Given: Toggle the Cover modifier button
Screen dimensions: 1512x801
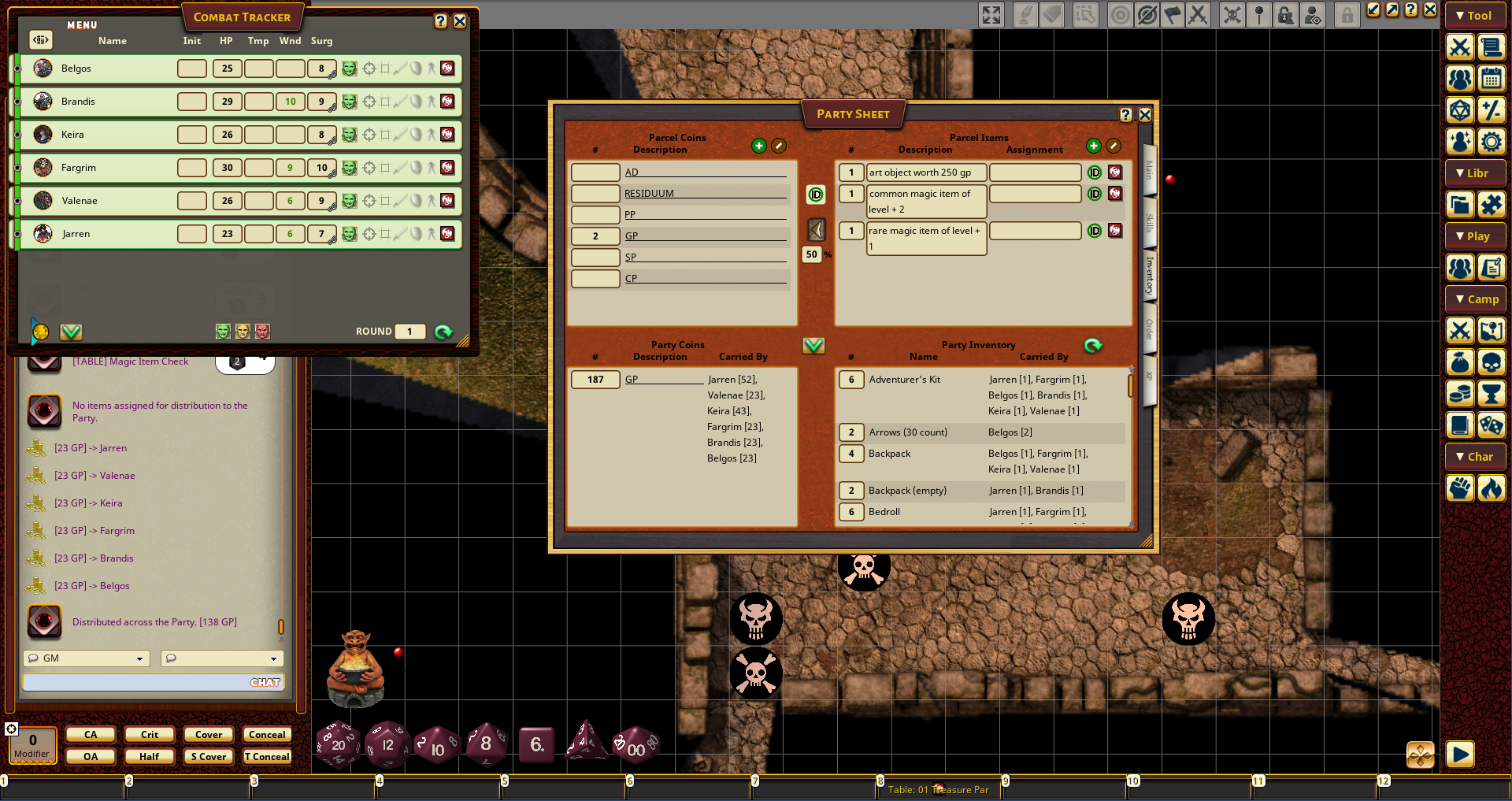Looking at the screenshot, I should tap(209, 735).
